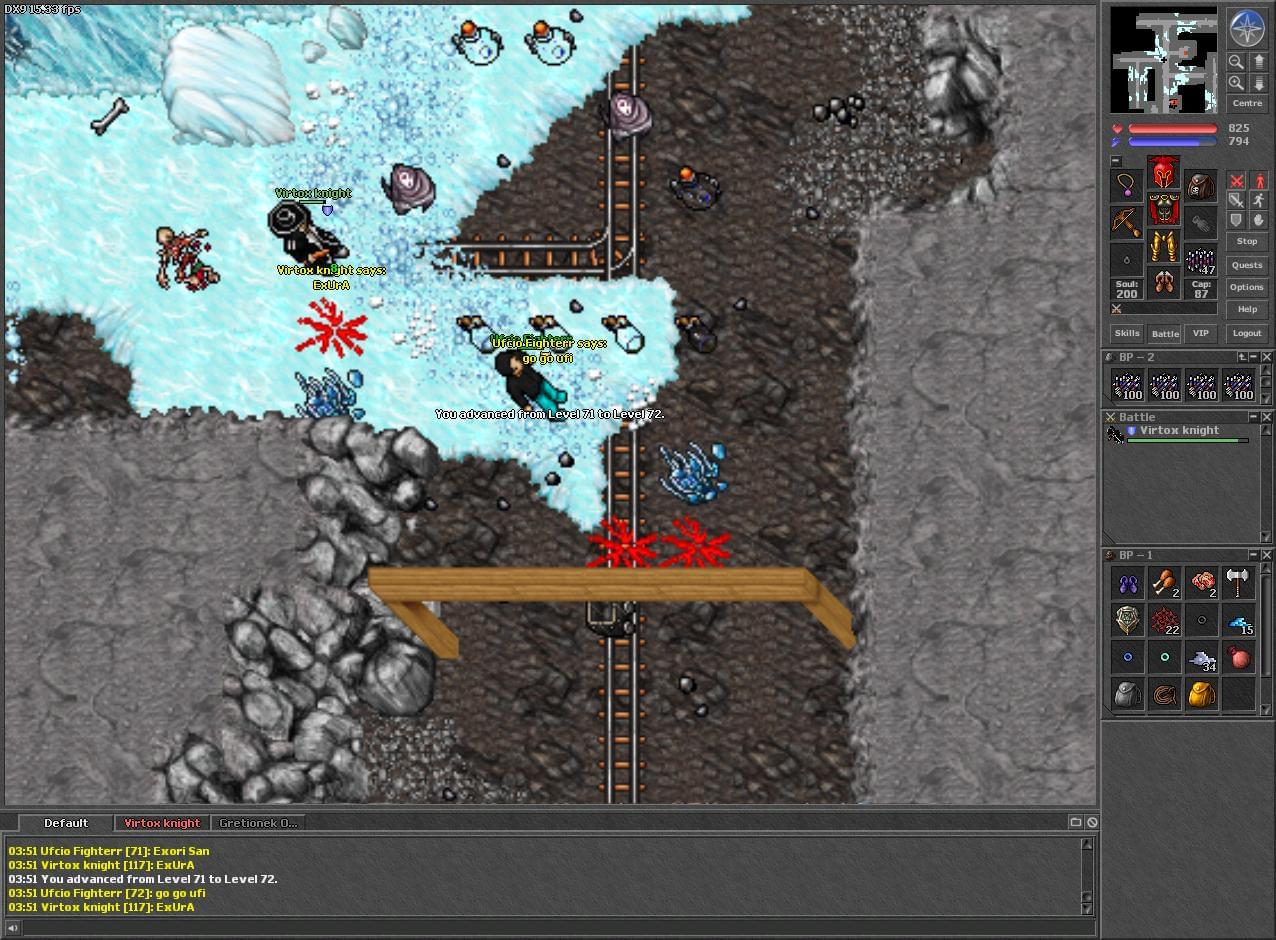Open the Help menu

pos(1246,309)
